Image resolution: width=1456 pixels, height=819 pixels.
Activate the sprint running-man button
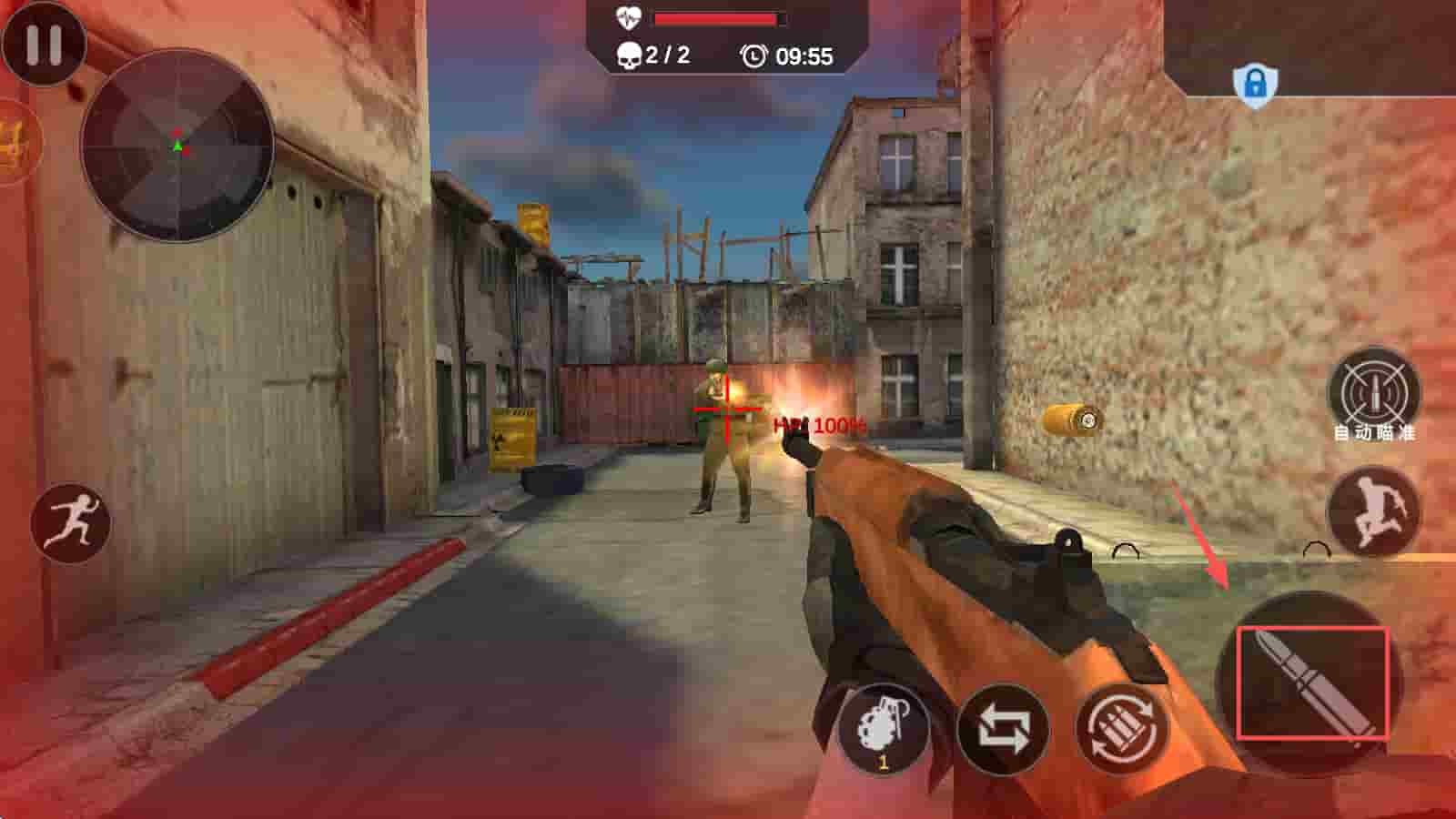[x=70, y=522]
